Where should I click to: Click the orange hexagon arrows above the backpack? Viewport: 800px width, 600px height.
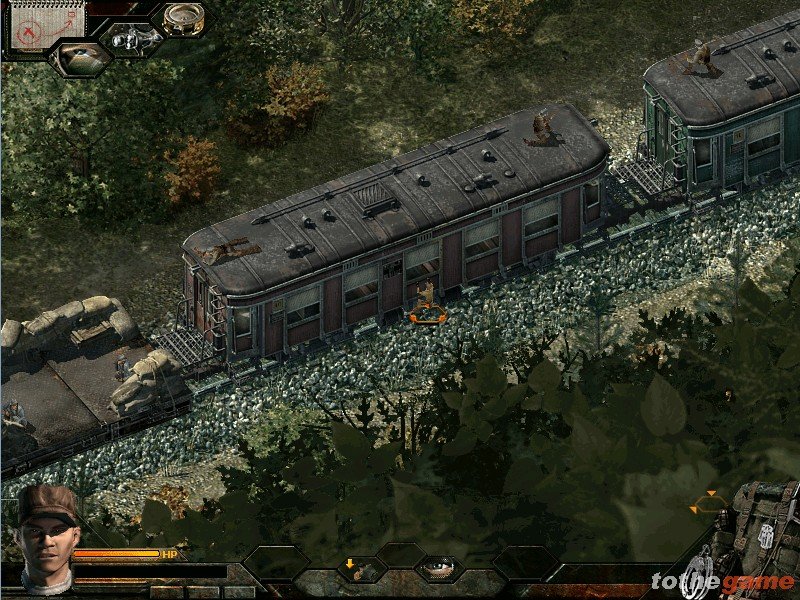pyautogui.click(x=709, y=503)
